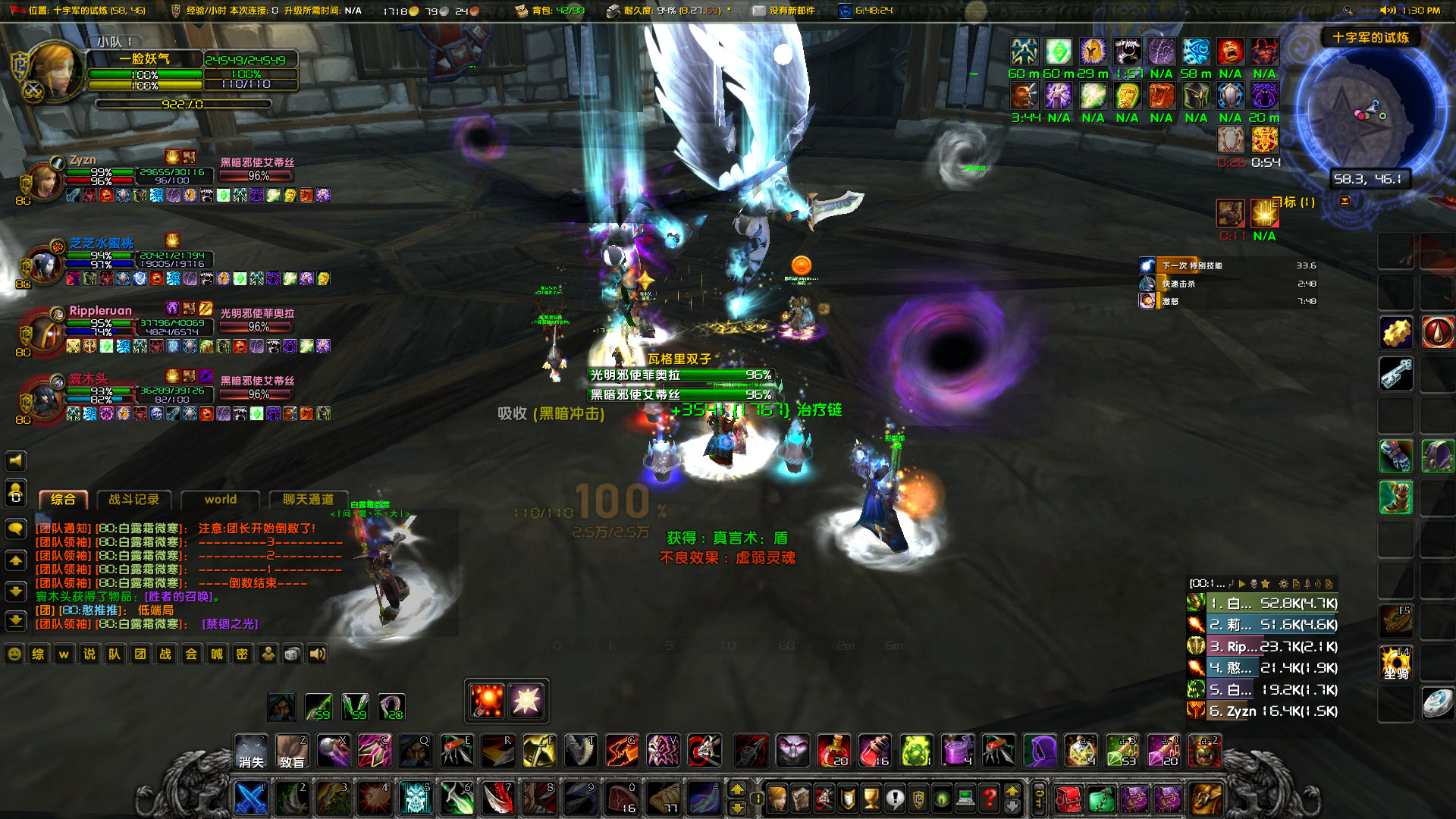
Task: Open the main menu computer icon
Action: pos(965,798)
